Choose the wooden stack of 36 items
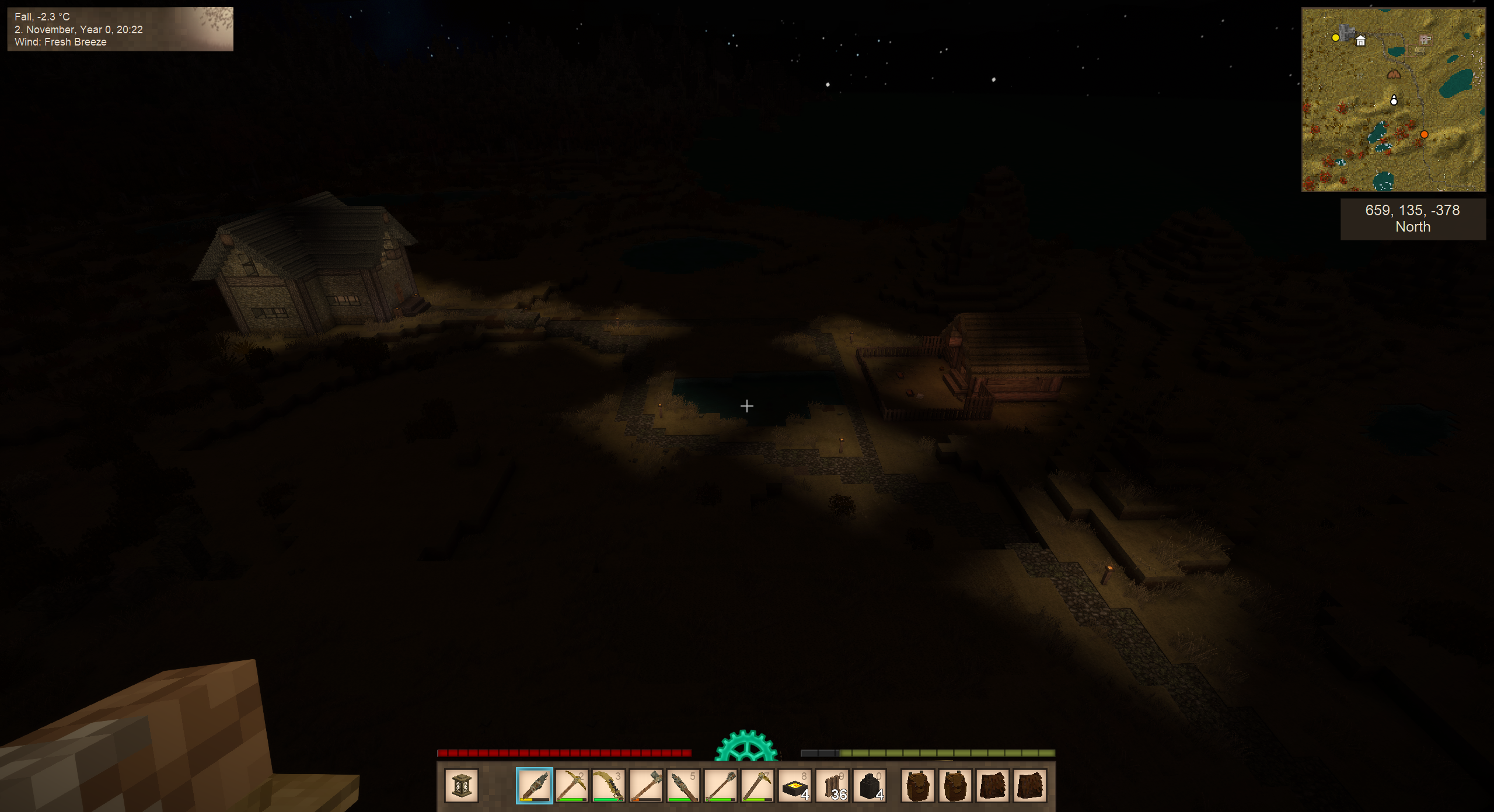This screenshot has width=1494, height=812. (833, 785)
